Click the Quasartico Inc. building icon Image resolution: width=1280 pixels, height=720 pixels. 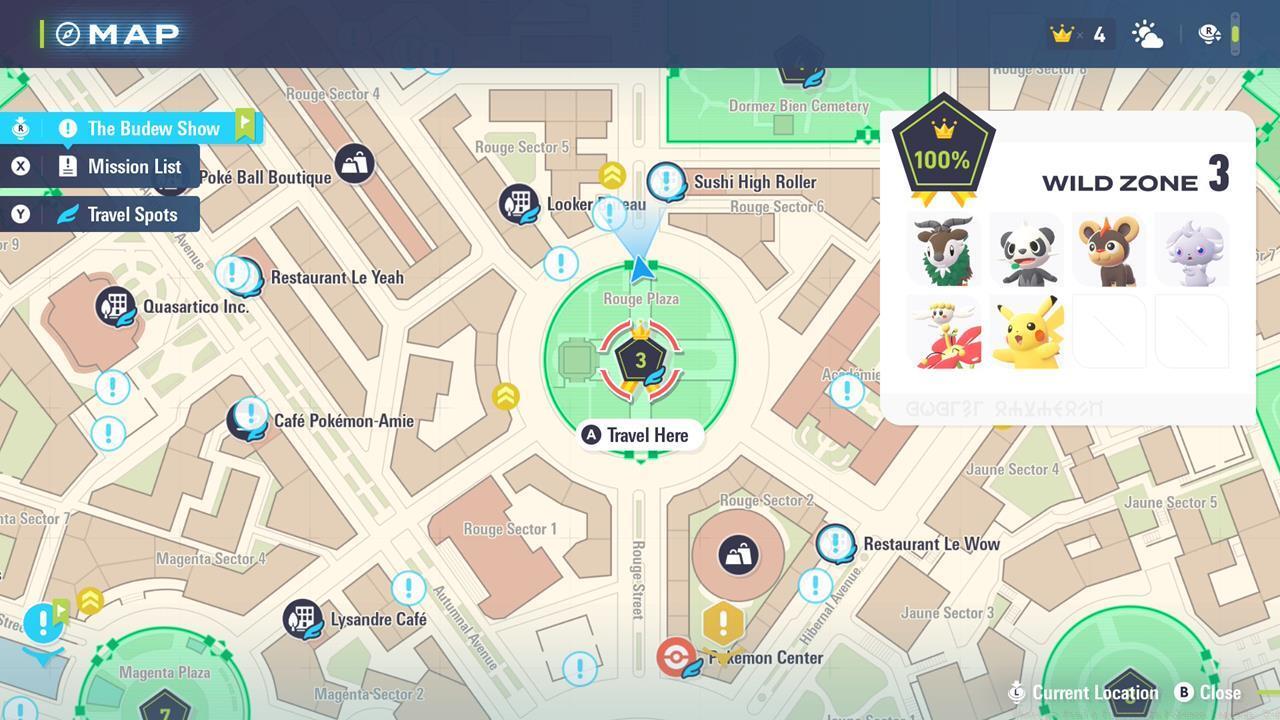(x=116, y=306)
